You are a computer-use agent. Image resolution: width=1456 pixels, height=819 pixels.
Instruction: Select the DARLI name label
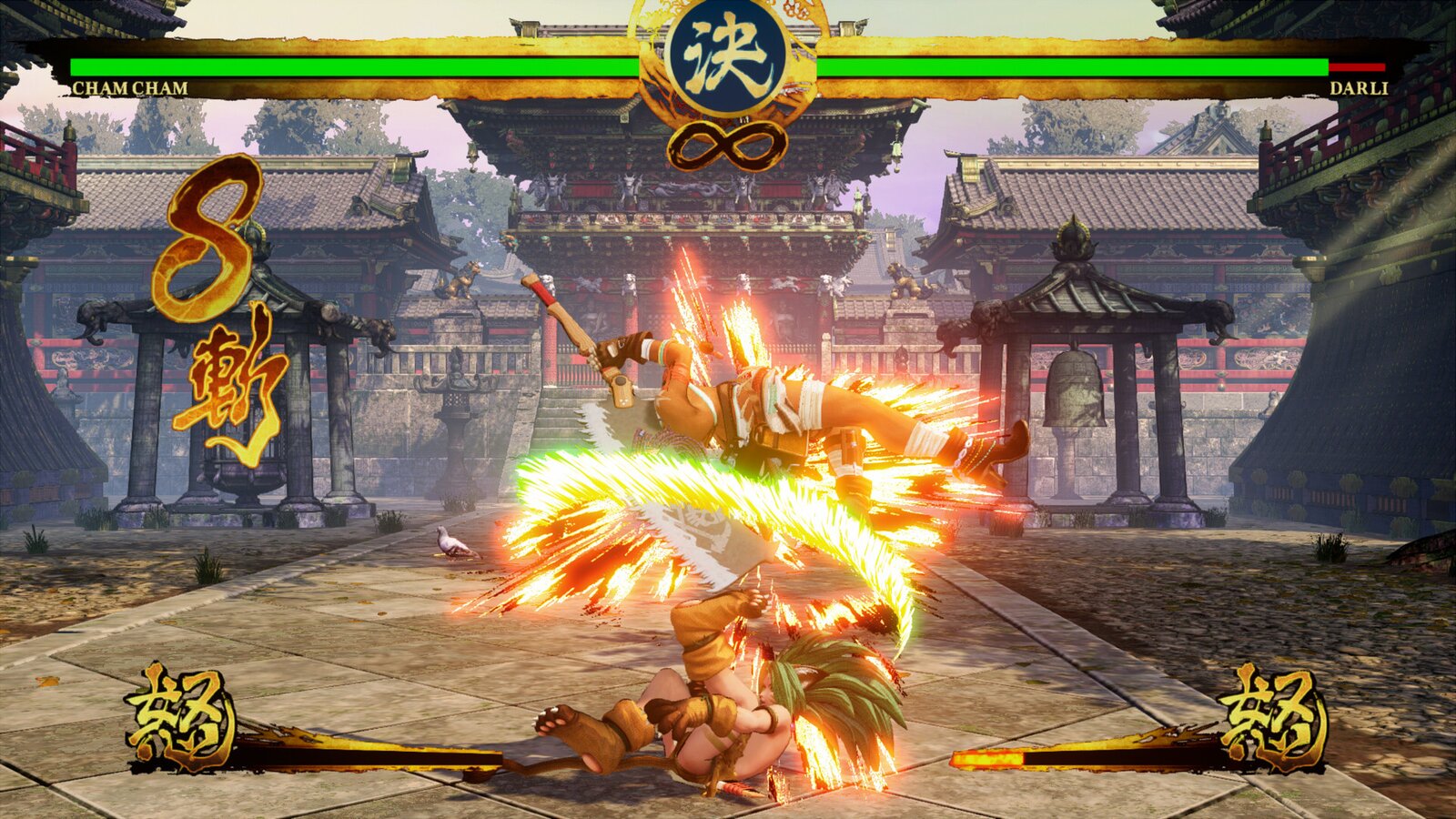click(1358, 86)
